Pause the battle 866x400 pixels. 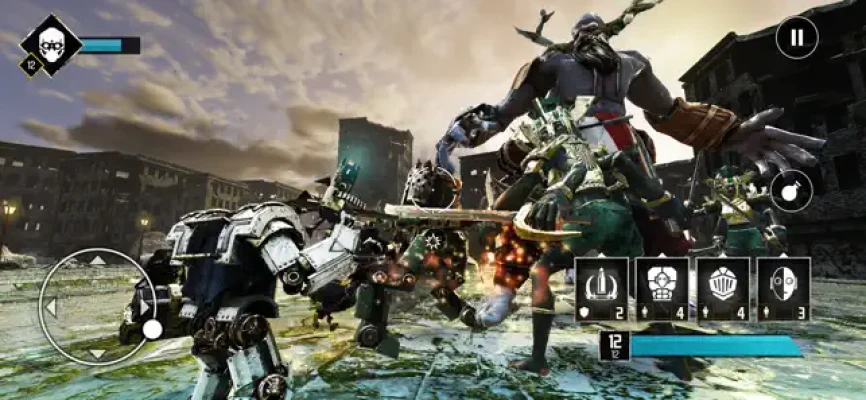coord(797,38)
